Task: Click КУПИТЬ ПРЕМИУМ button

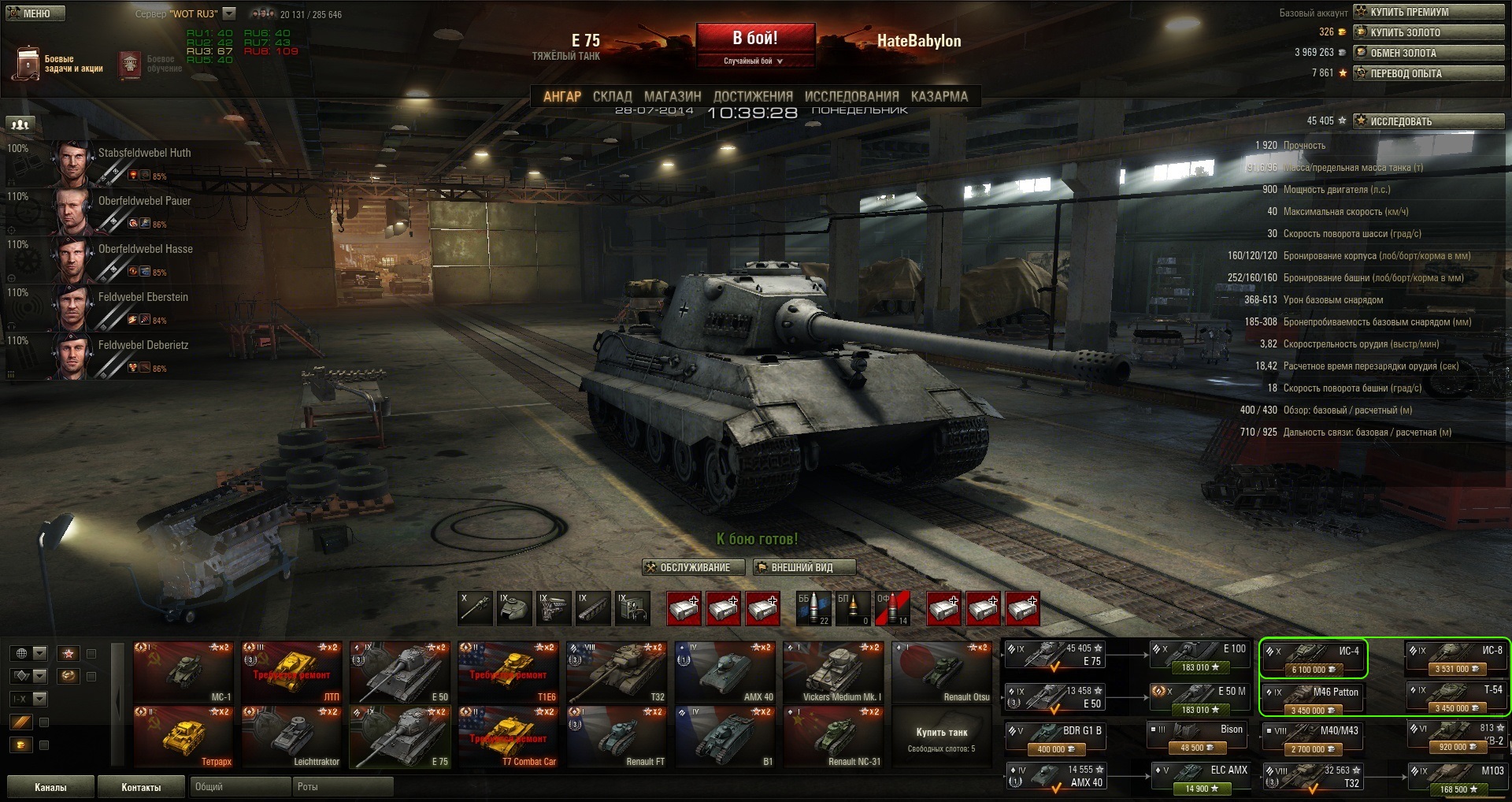Action: pos(1428,12)
